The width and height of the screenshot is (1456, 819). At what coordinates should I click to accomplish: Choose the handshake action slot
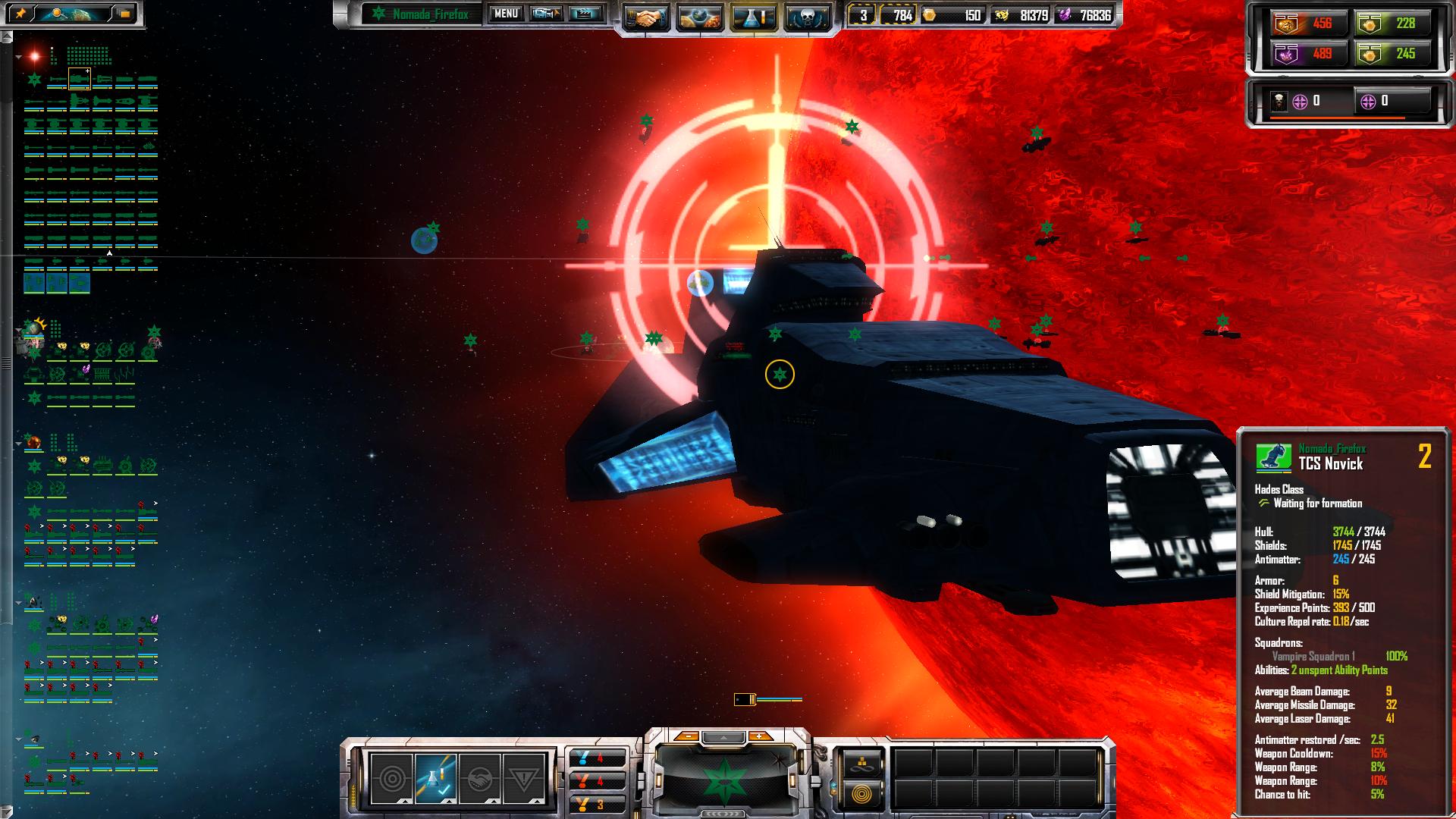click(480, 779)
